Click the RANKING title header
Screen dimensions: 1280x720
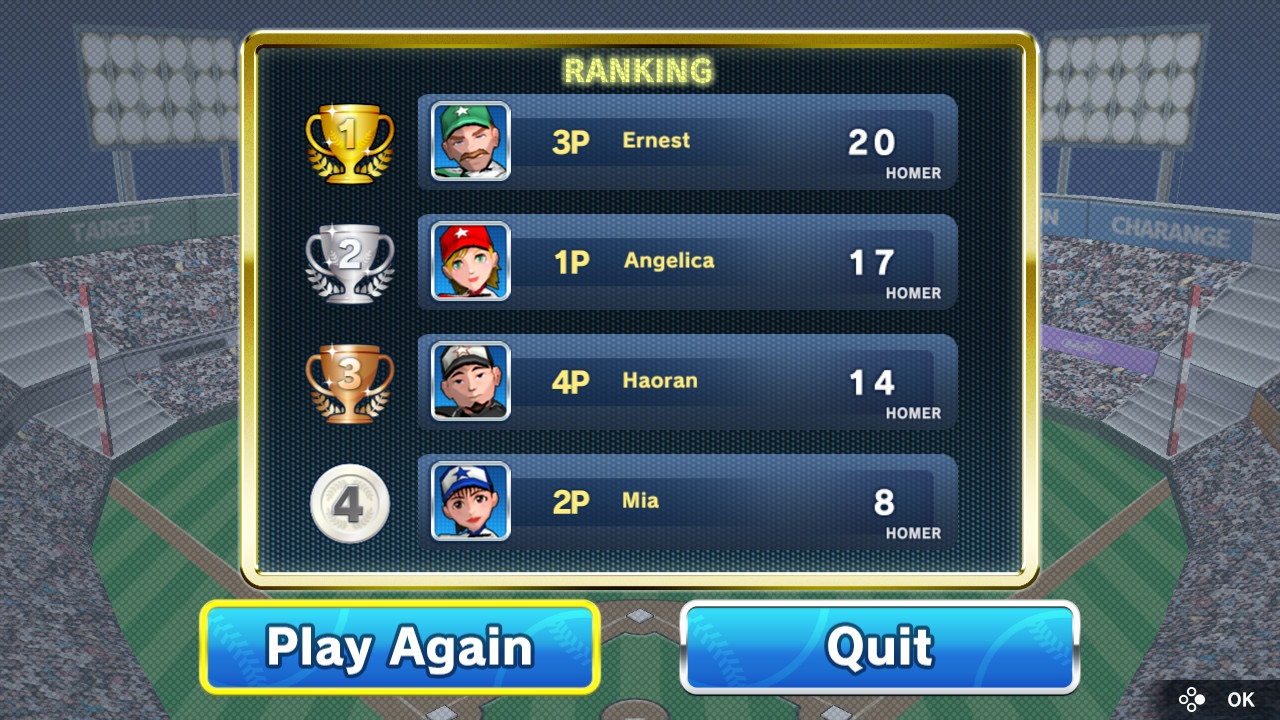coord(639,70)
